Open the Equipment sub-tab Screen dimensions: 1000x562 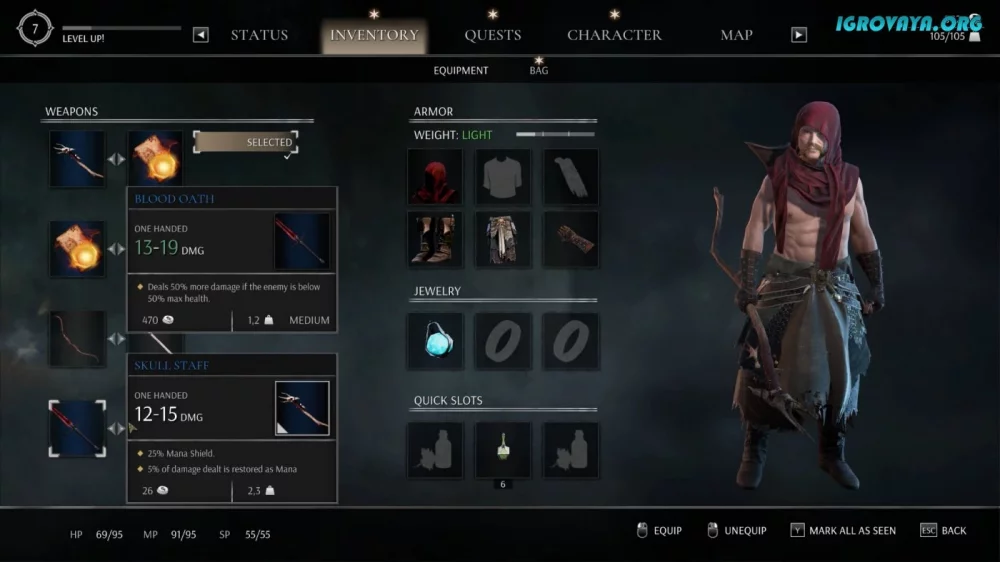[461, 71]
